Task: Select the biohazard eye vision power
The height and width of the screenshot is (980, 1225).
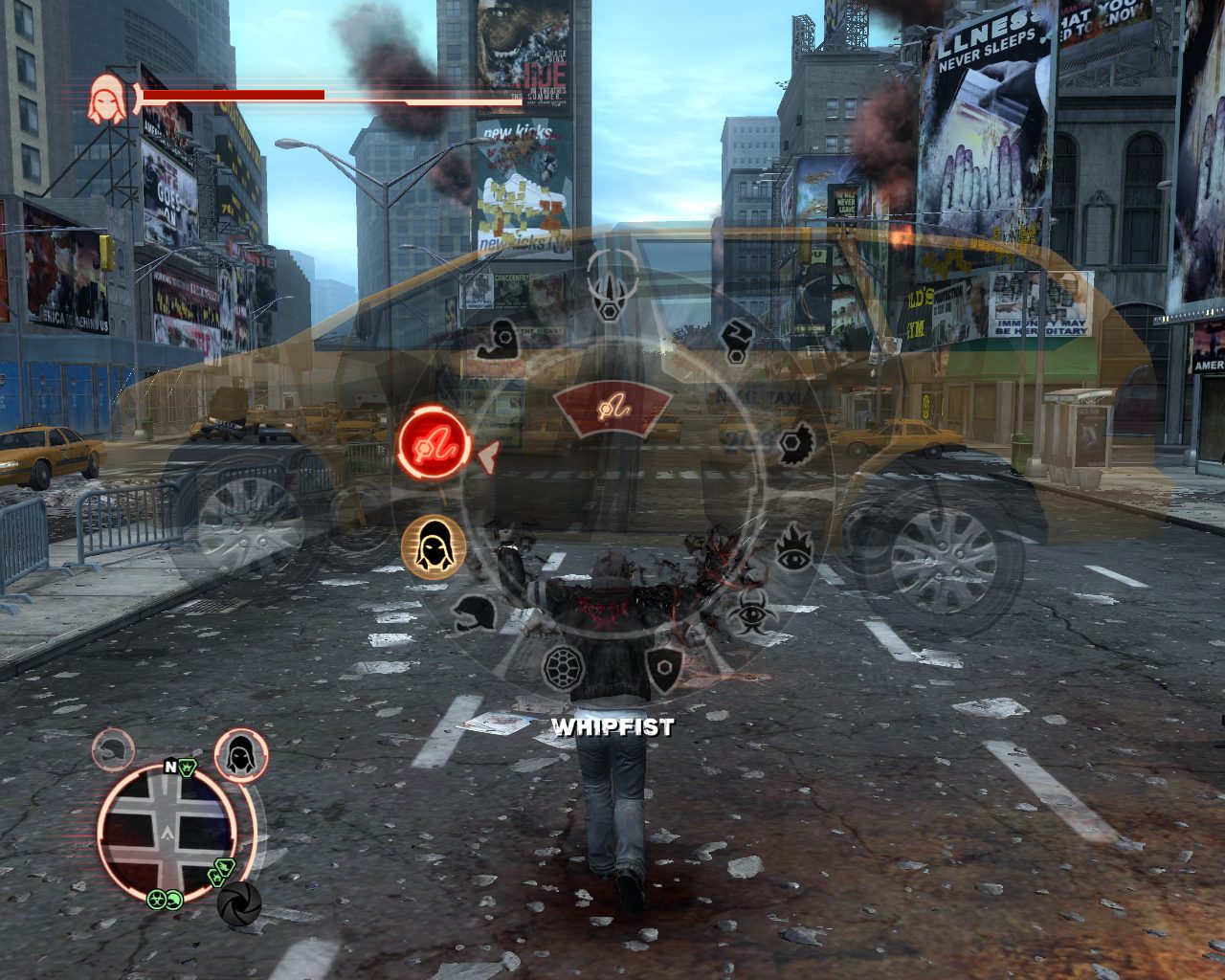Action: click(x=747, y=611)
